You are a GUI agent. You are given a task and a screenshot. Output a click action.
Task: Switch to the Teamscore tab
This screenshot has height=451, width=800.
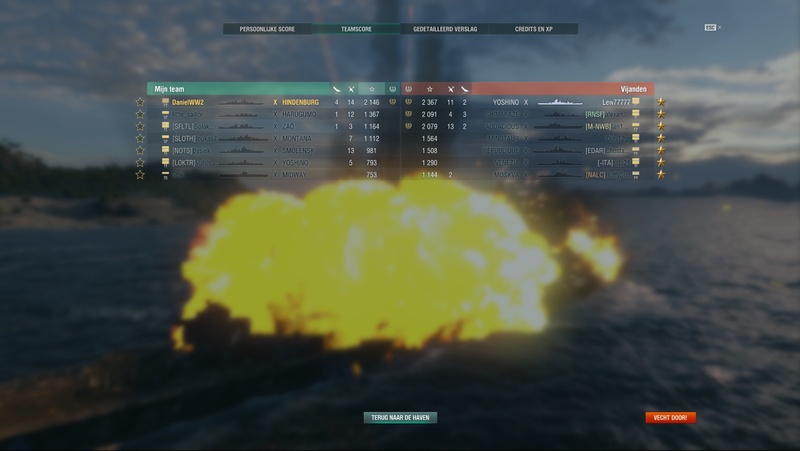click(356, 29)
